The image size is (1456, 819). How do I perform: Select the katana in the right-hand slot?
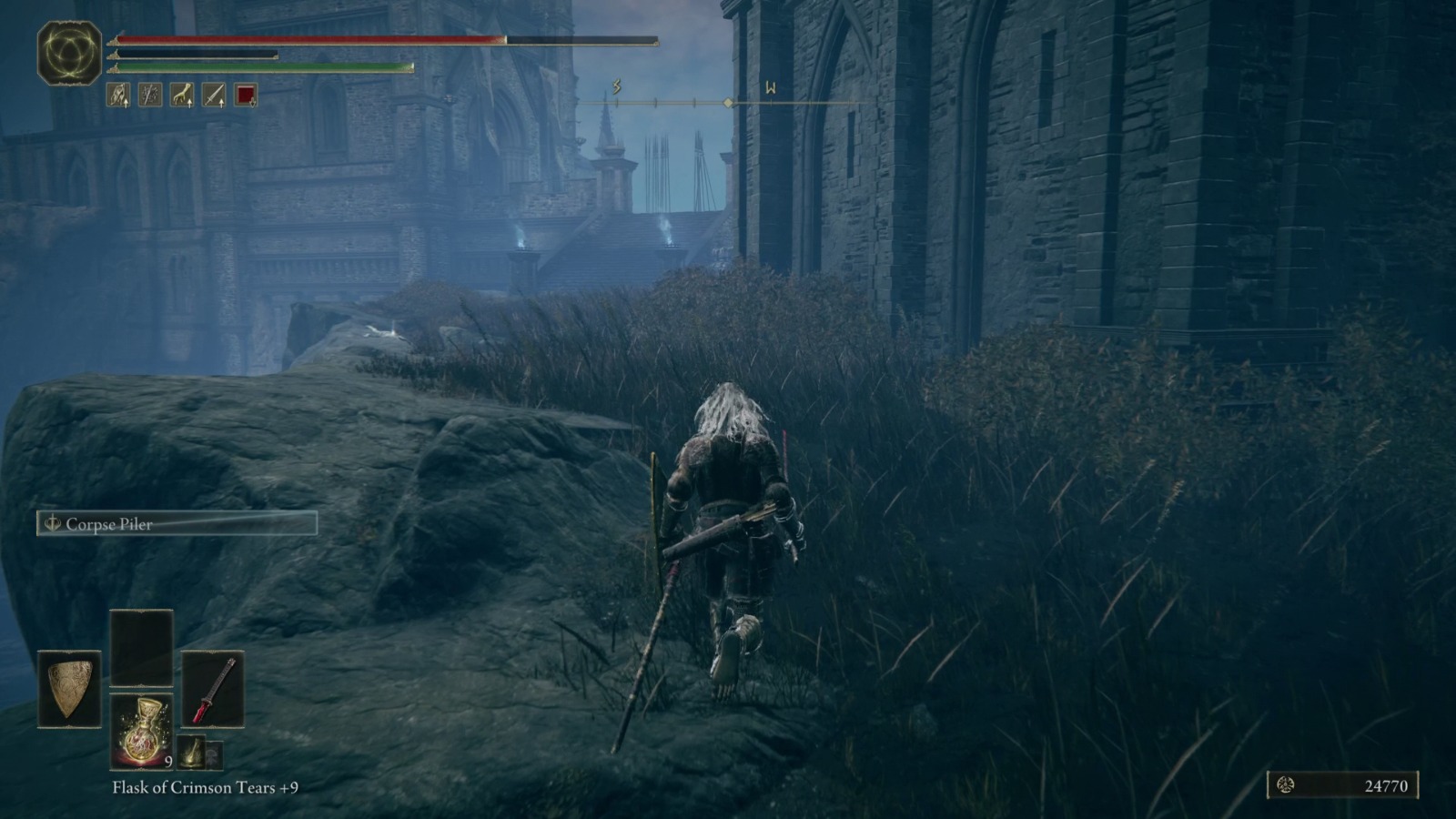[212, 690]
